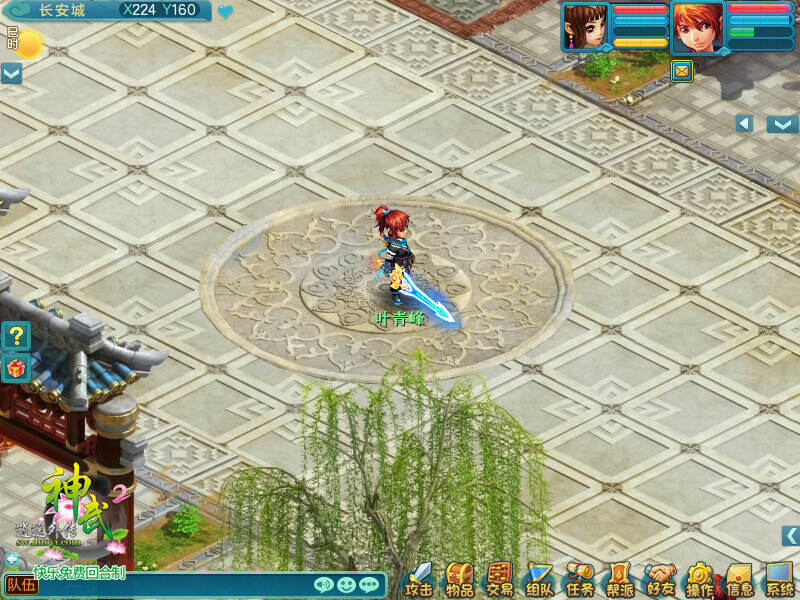This screenshot has width=800, height=600.
Task: Open the 信息 (messages) envelope menu
Action: [739, 580]
